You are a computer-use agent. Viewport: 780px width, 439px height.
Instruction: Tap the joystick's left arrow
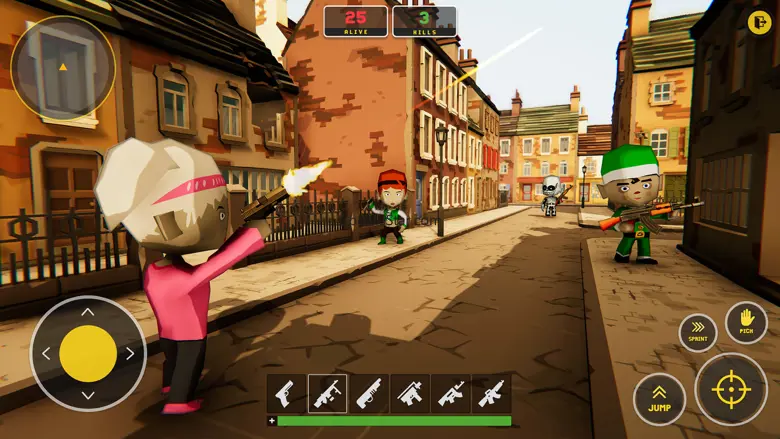coord(46,353)
